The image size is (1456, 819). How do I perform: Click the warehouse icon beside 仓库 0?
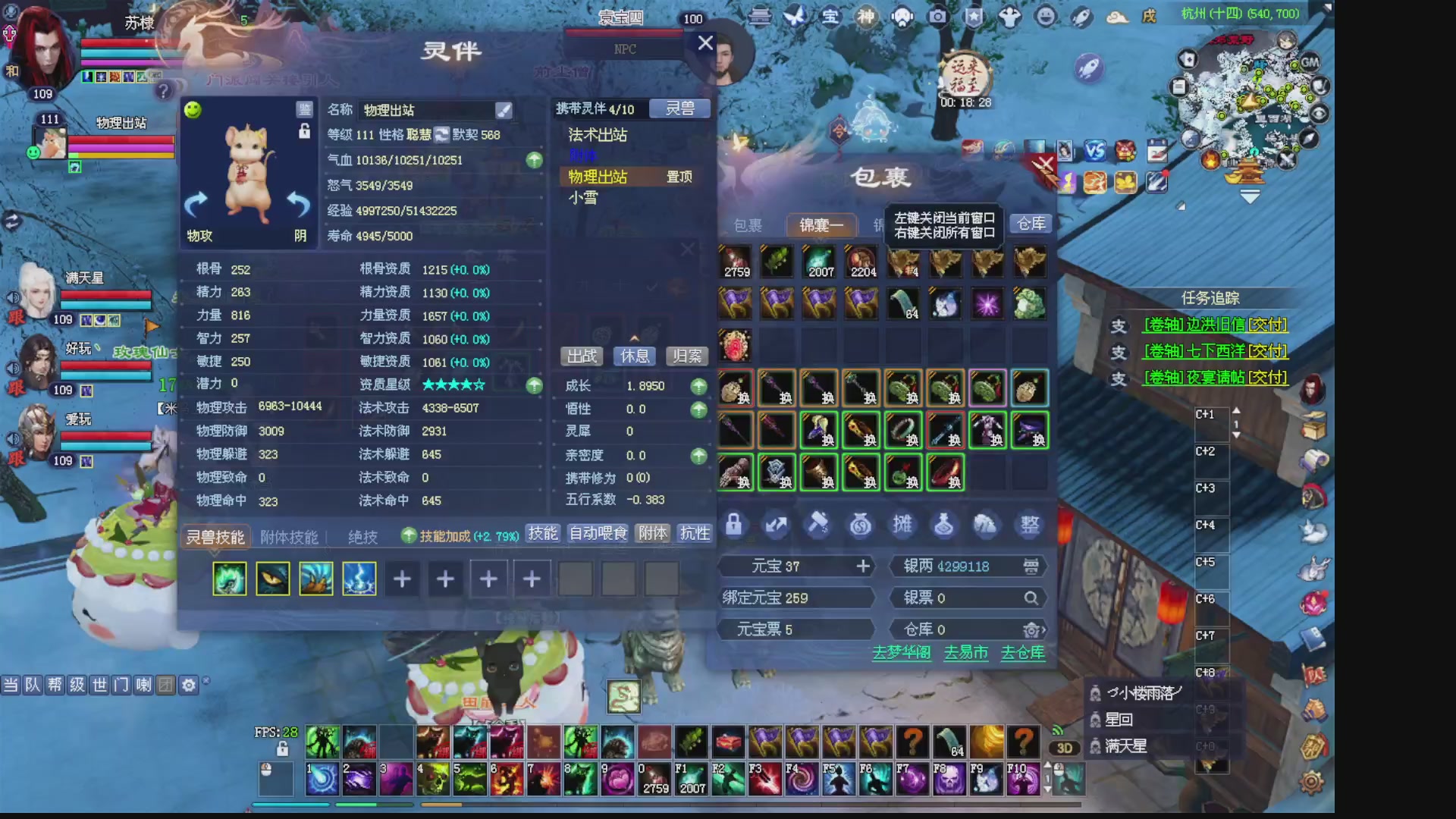coord(1031,629)
